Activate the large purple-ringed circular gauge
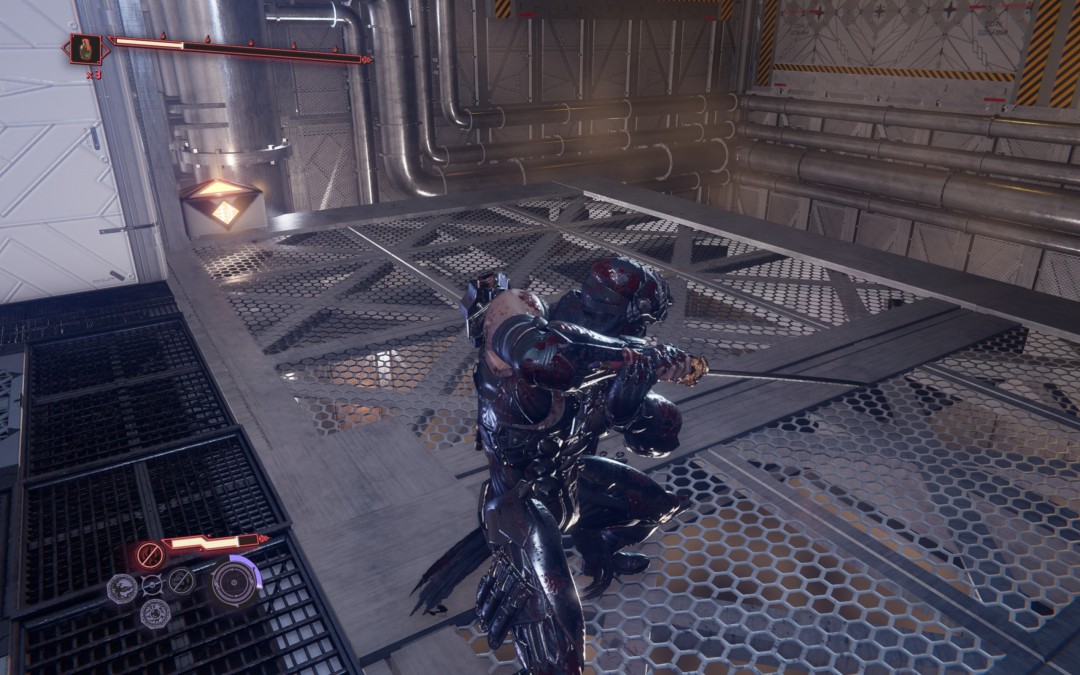1080x675 pixels. (234, 582)
